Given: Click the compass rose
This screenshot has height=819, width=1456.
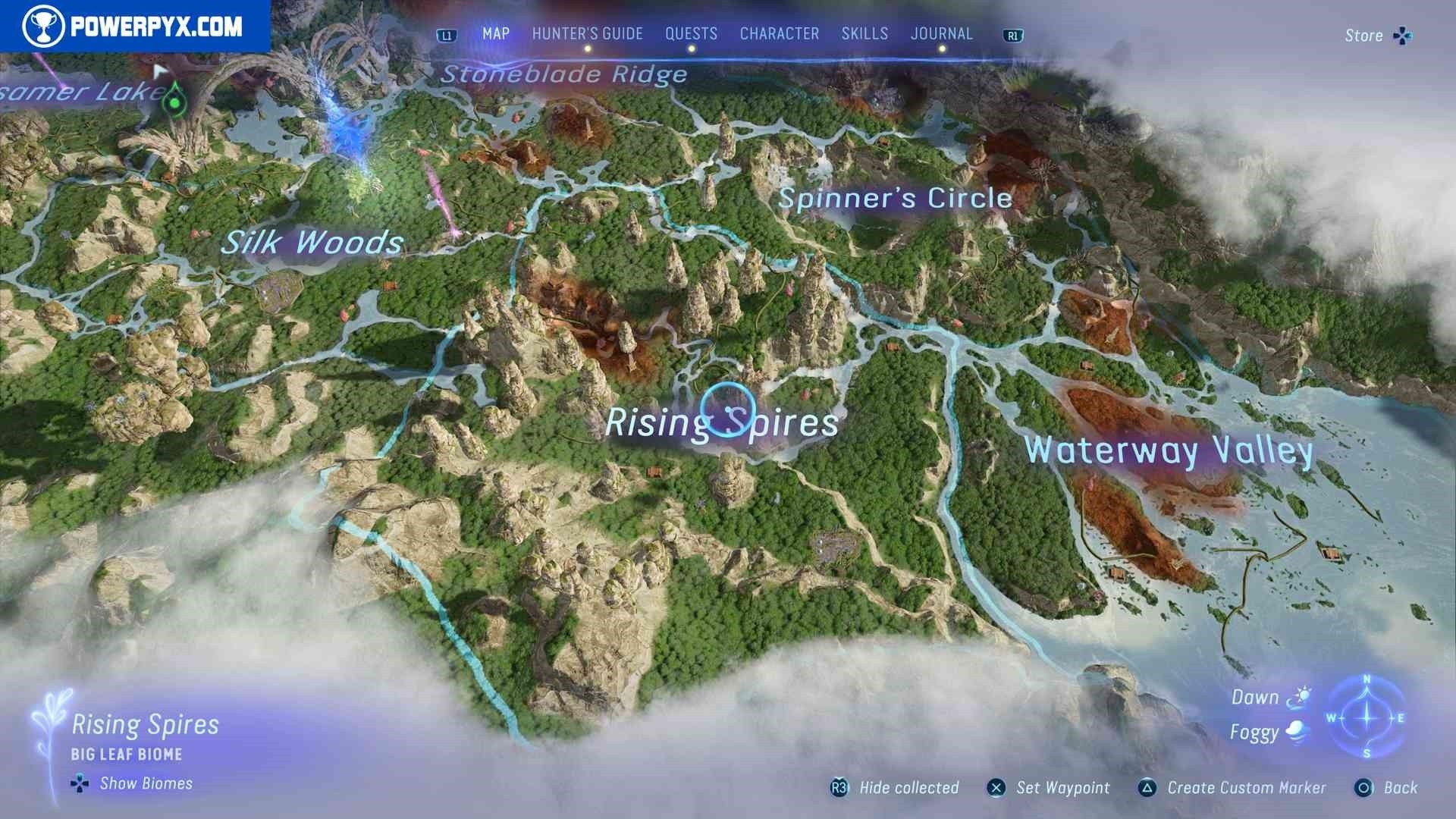Looking at the screenshot, I should (x=1367, y=717).
